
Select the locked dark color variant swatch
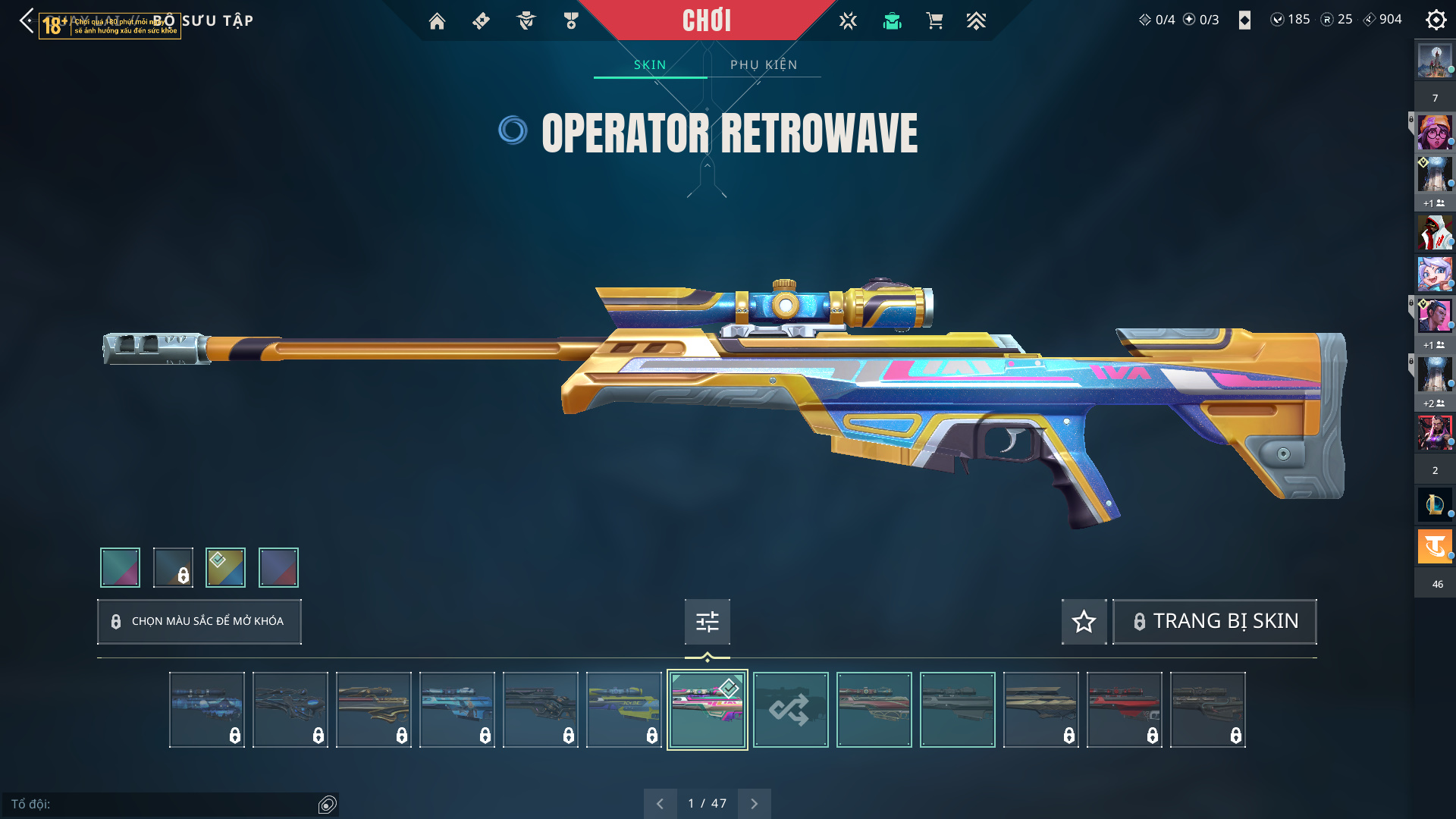click(x=173, y=567)
